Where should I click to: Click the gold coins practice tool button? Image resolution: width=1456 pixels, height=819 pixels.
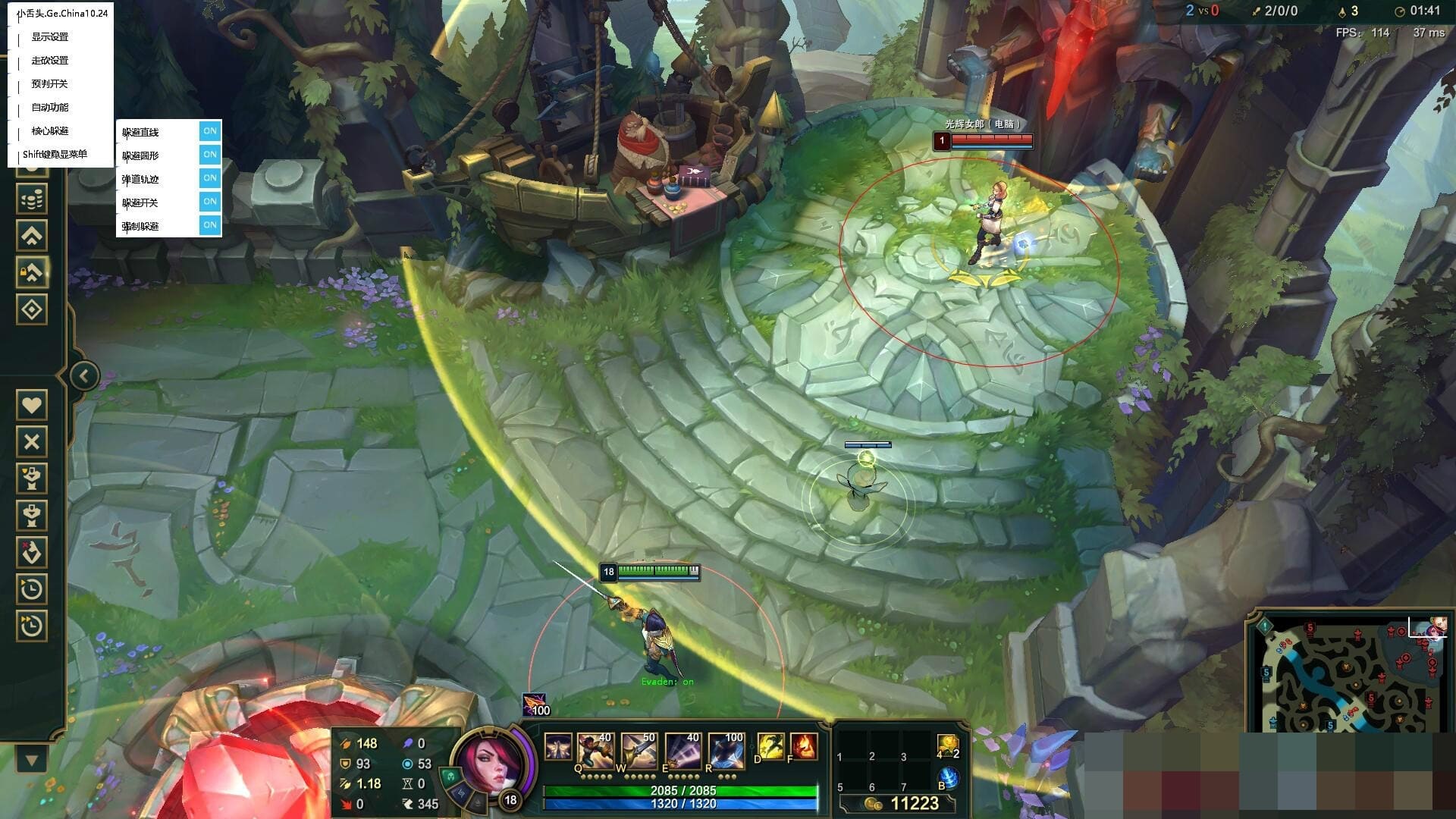tap(32, 200)
